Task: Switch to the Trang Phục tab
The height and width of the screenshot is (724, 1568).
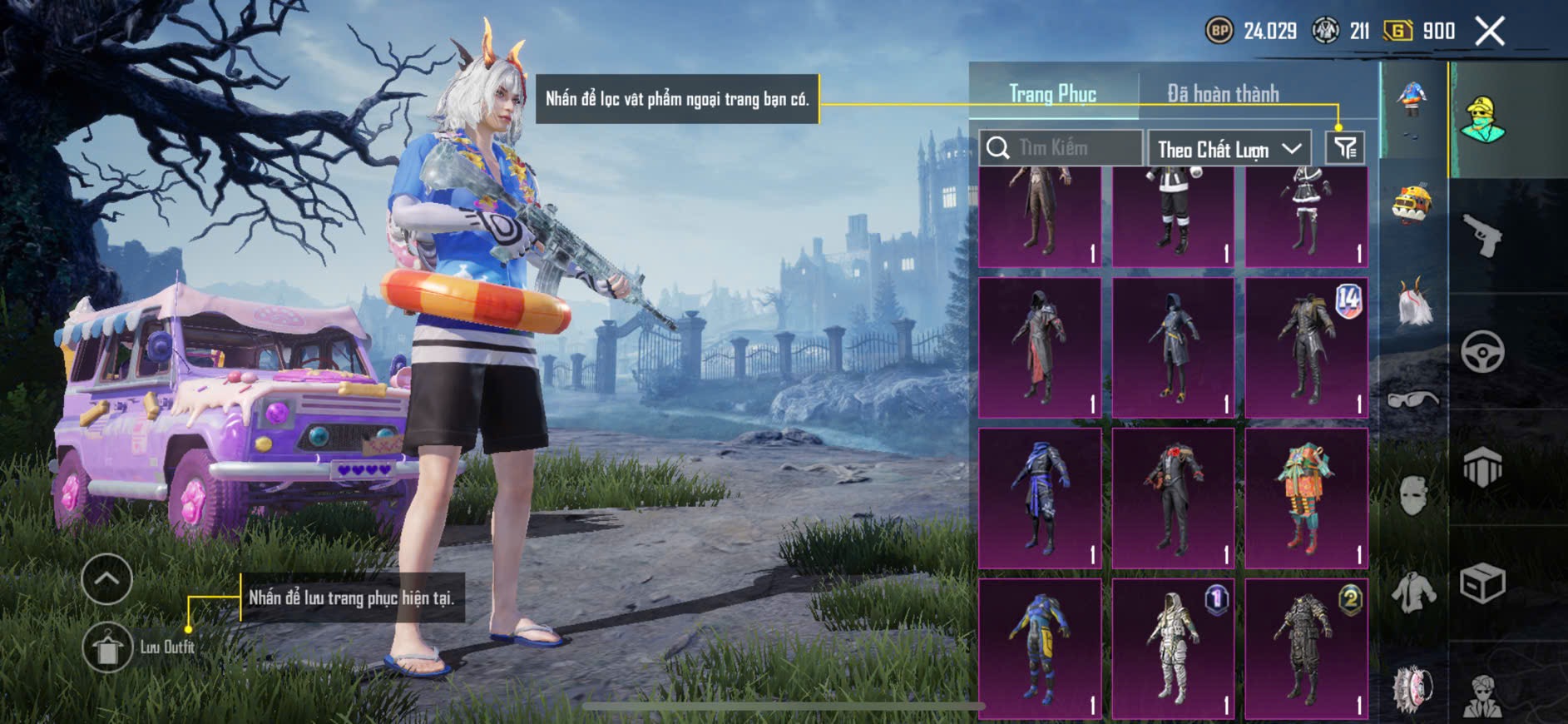Action: coord(1052,94)
